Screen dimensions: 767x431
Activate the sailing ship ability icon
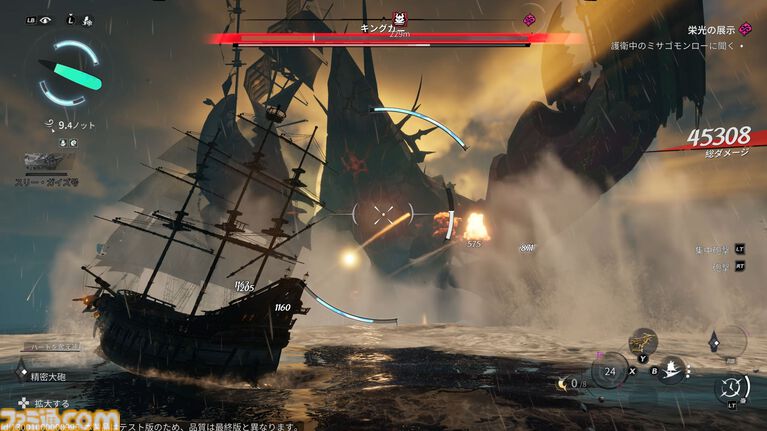(672, 370)
